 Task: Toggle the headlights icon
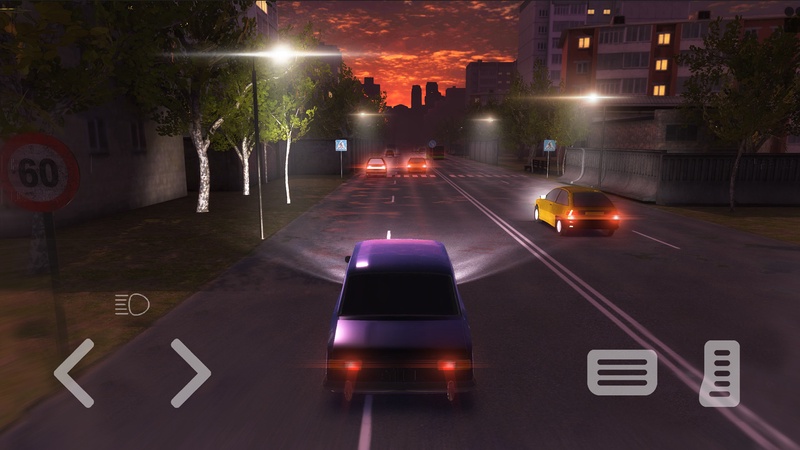tap(131, 304)
